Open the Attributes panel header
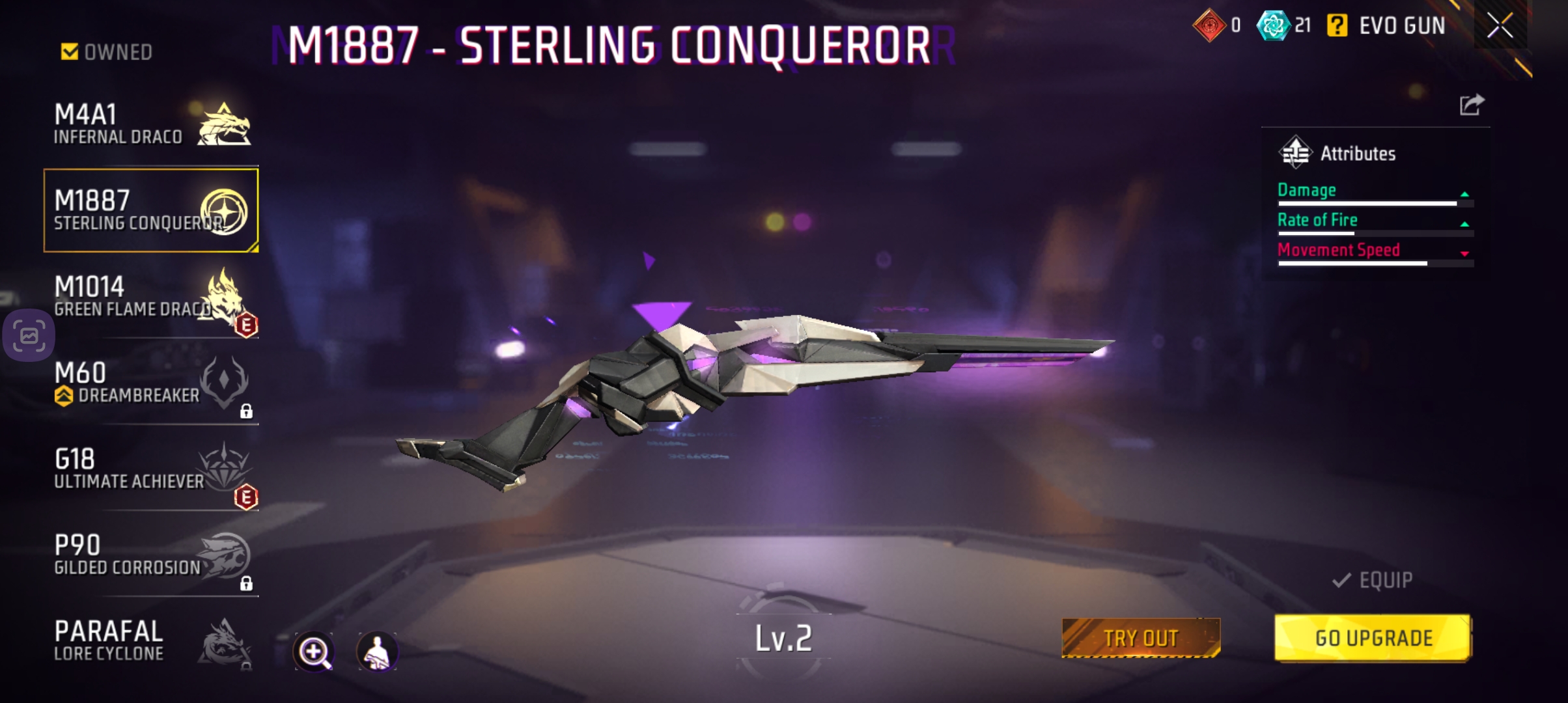Viewport: 1568px width, 703px height. 1338,154
